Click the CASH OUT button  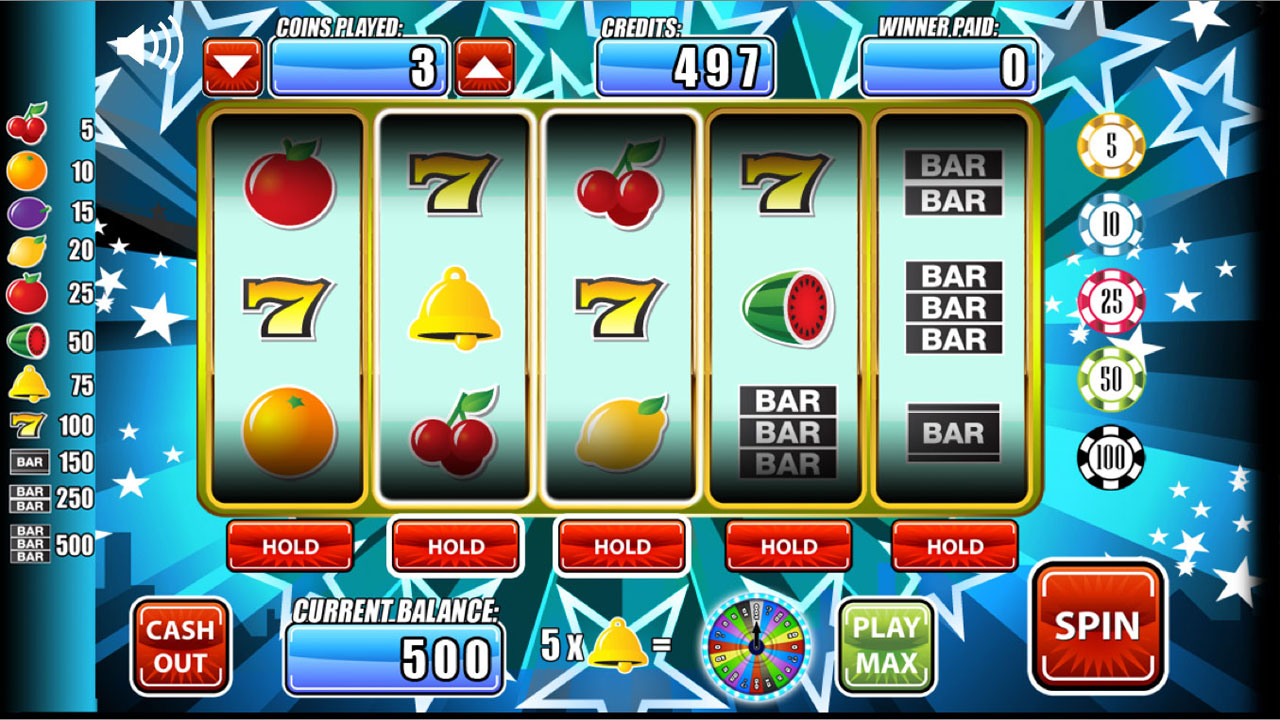(x=181, y=646)
